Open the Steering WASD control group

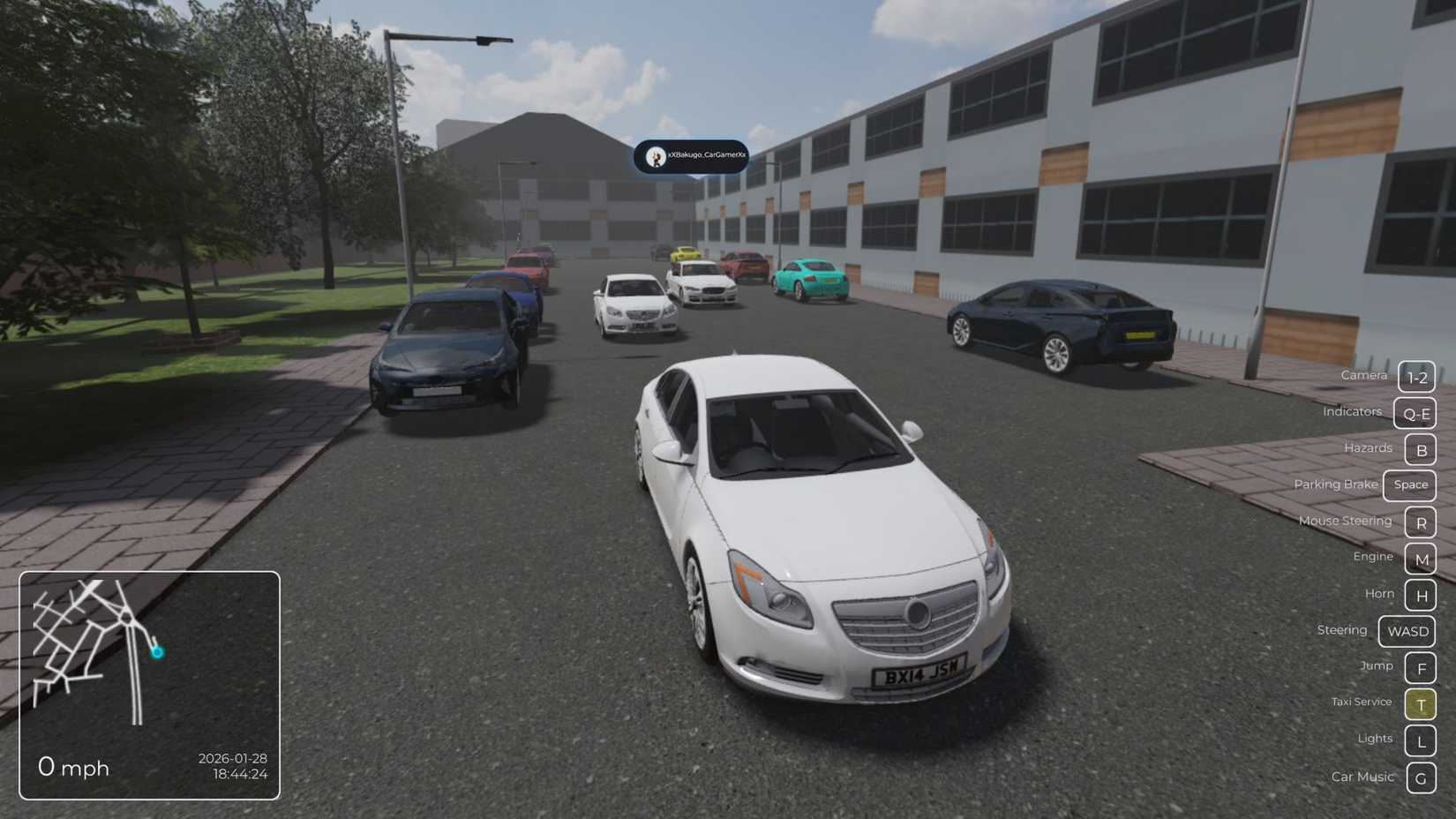pos(1407,631)
